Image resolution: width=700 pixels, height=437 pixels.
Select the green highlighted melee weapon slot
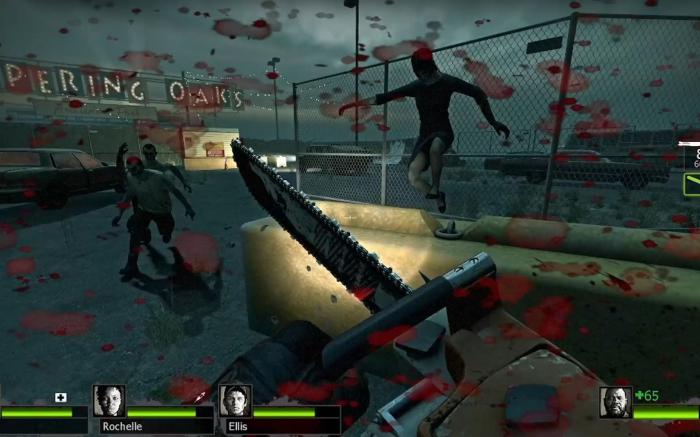pyautogui.click(x=691, y=184)
